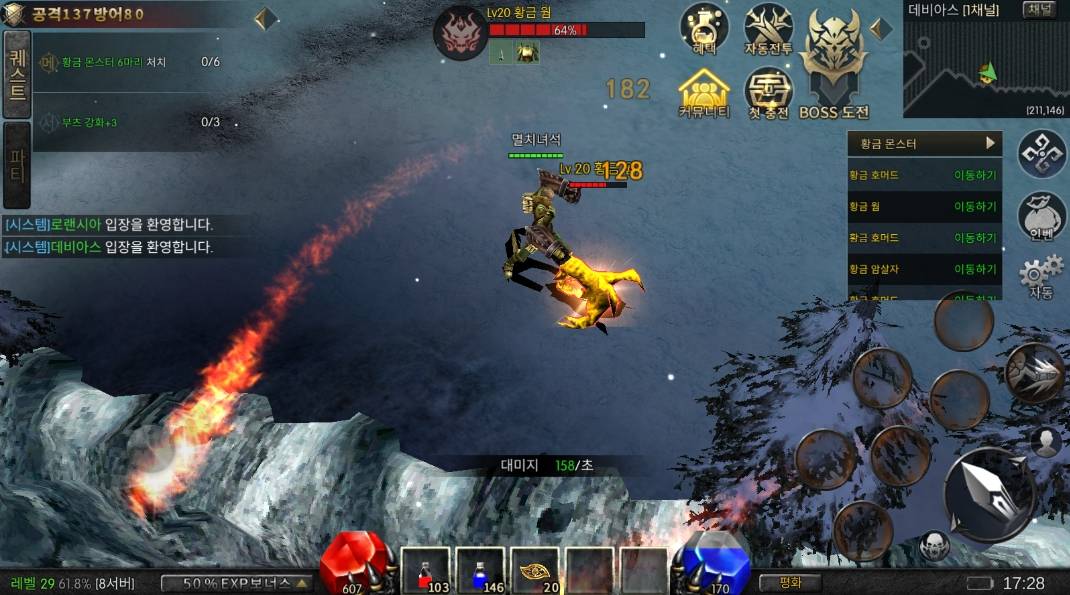This screenshot has height=595, width=1070.
Task: Expand the 황금 몬스터 list header
Action: pyautogui.click(x=924, y=143)
